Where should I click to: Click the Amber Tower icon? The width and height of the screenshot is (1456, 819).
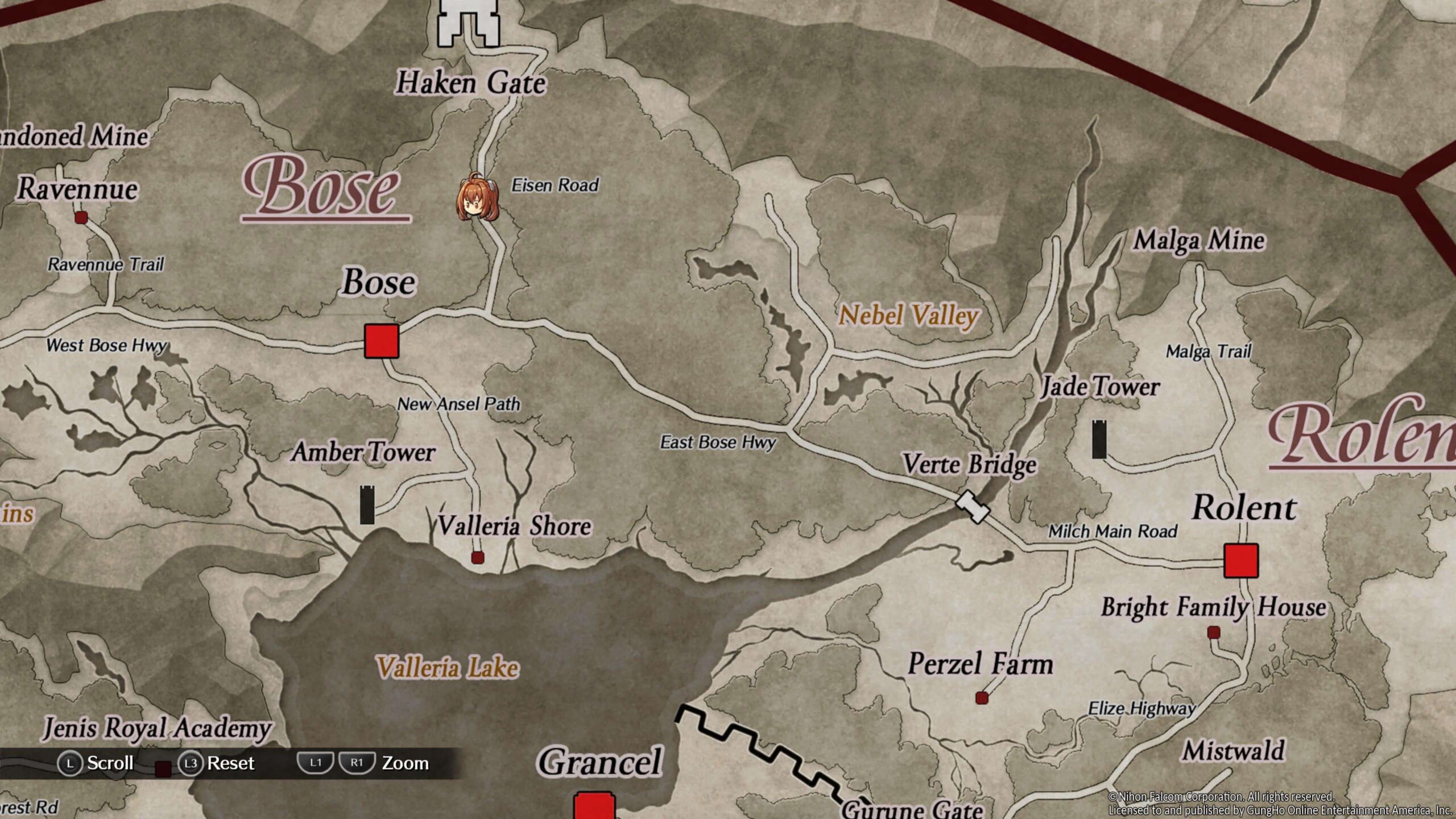[x=367, y=504]
